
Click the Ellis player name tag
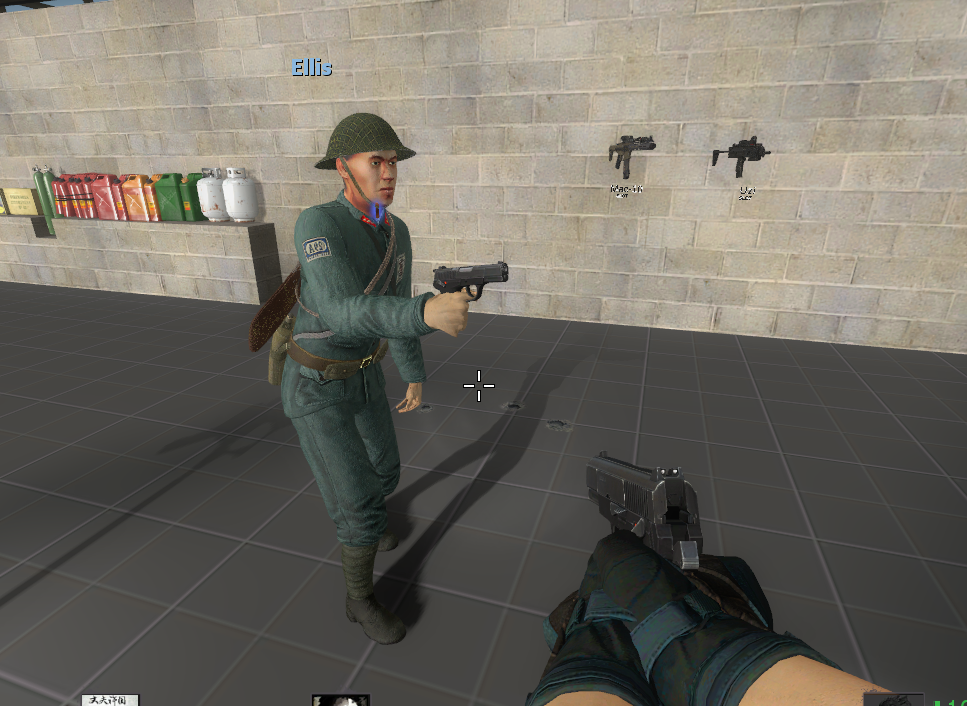pyautogui.click(x=312, y=68)
